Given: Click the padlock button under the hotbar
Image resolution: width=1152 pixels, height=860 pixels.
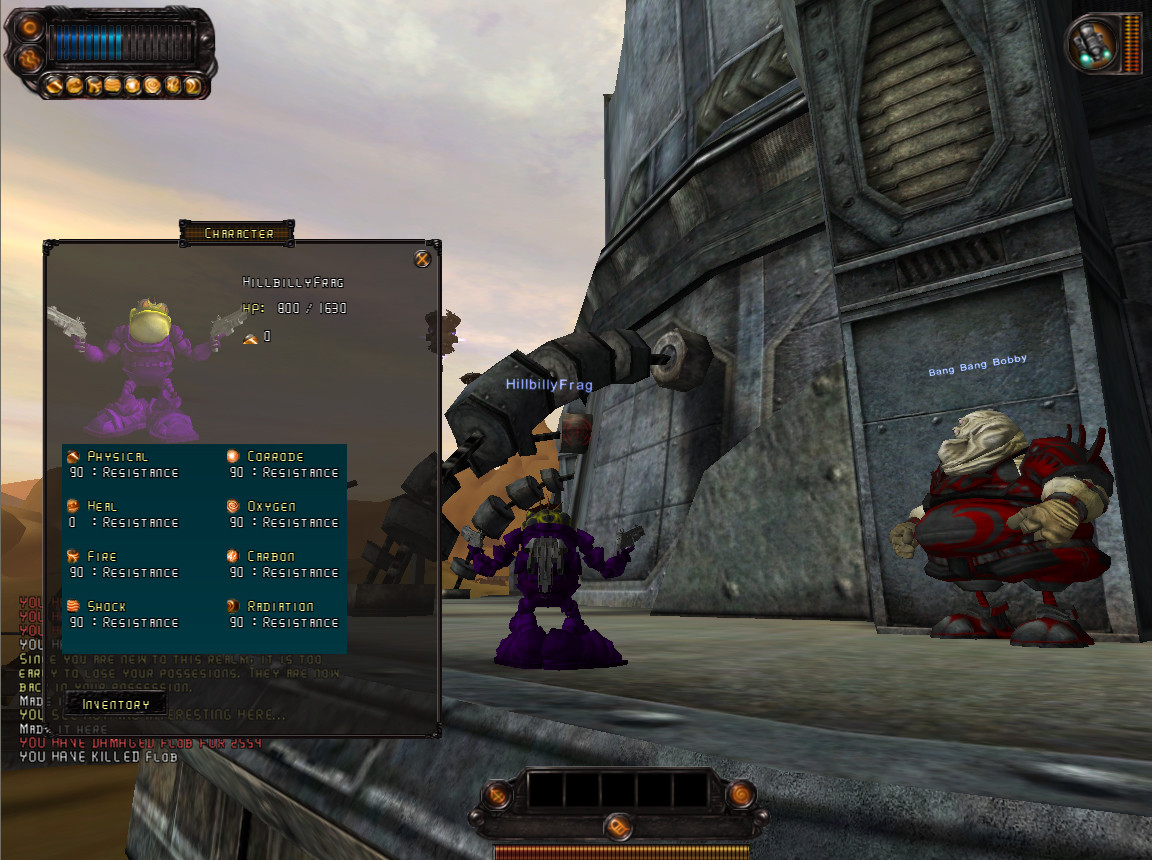Looking at the screenshot, I should pyautogui.click(x=618, y=827).
